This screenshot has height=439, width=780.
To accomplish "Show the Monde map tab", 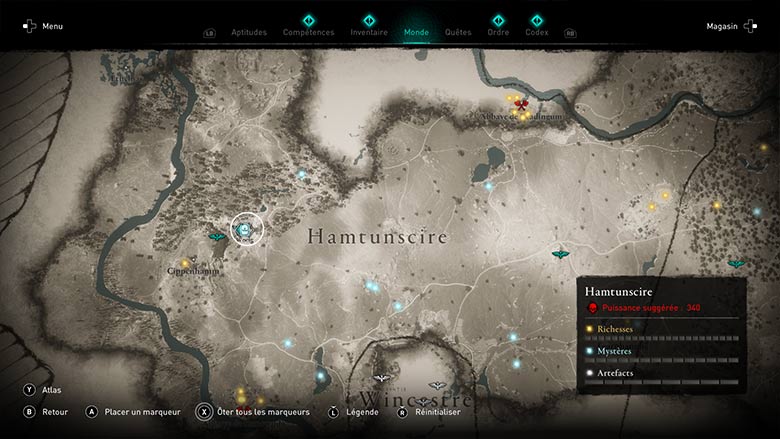I will pyautogui.click(x=416, y=32).
